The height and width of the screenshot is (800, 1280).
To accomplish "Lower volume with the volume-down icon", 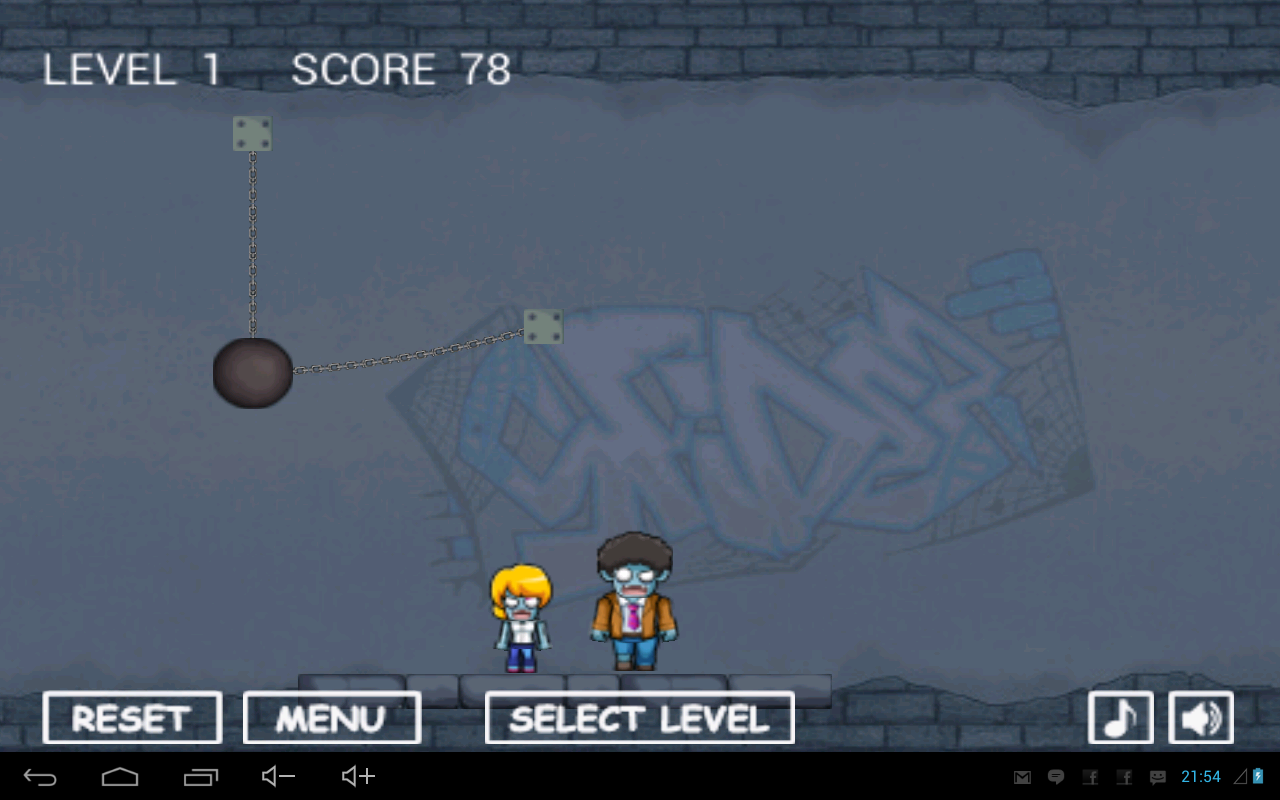I will [x=277, y=776].
